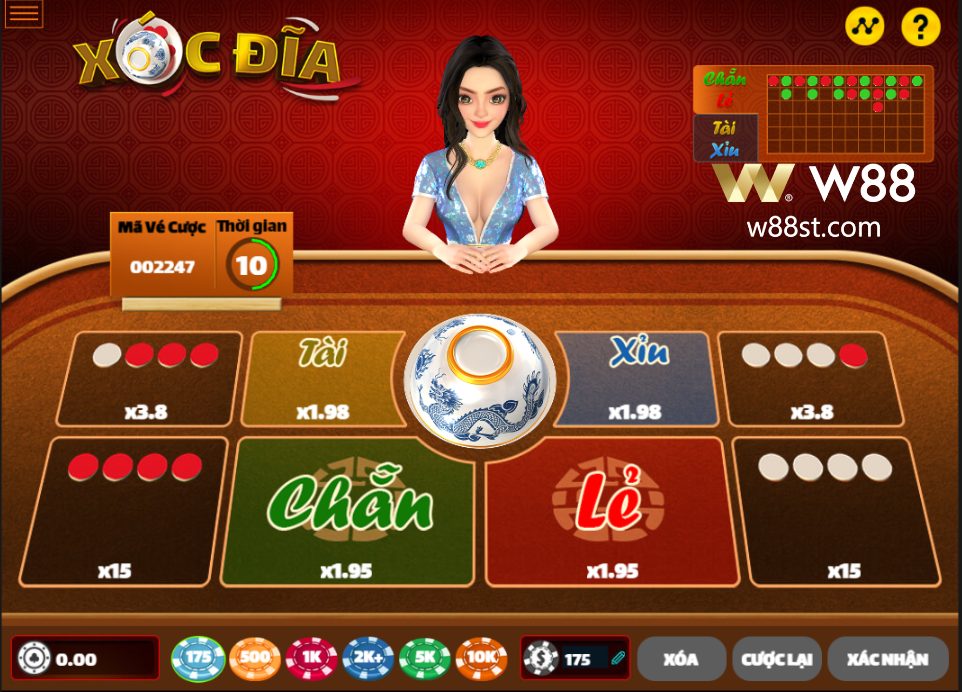Place a bet on Lẻ x1.95
The image size is (962, 692).
610,510
